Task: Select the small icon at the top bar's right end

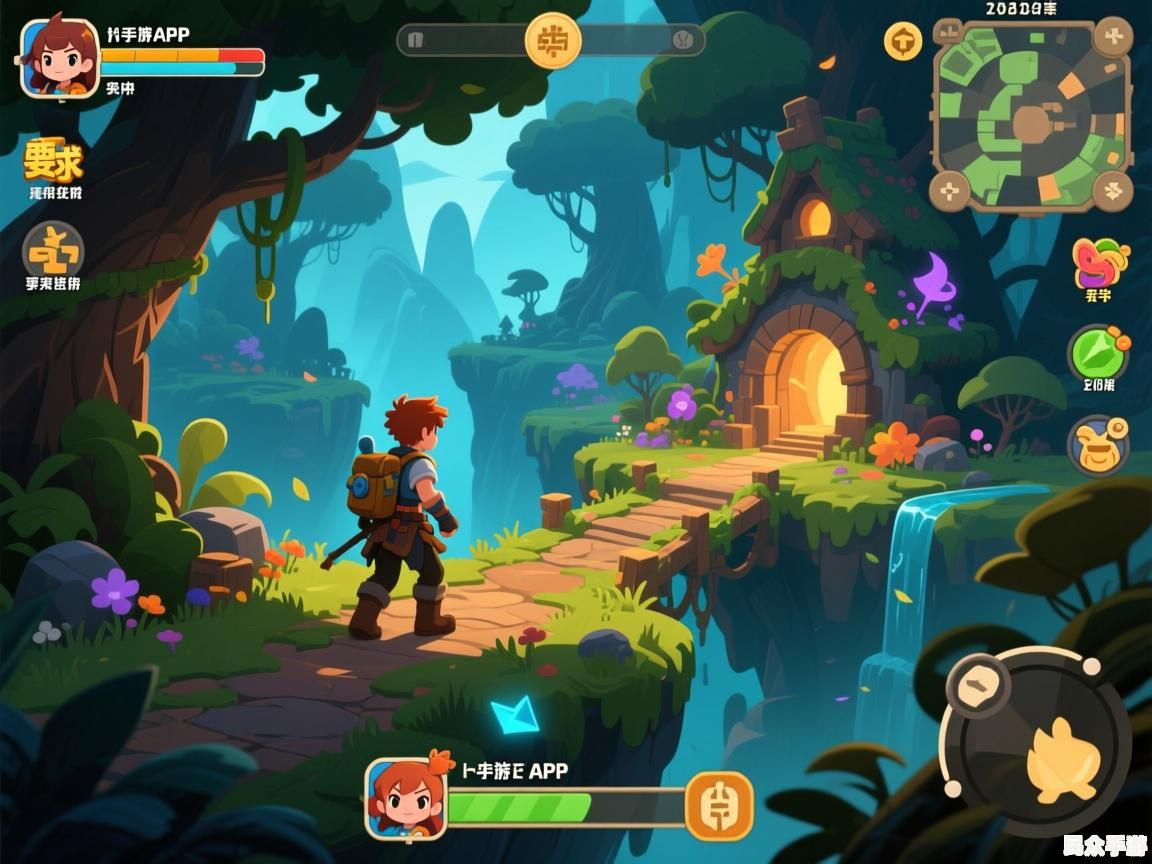Action: 683,40
